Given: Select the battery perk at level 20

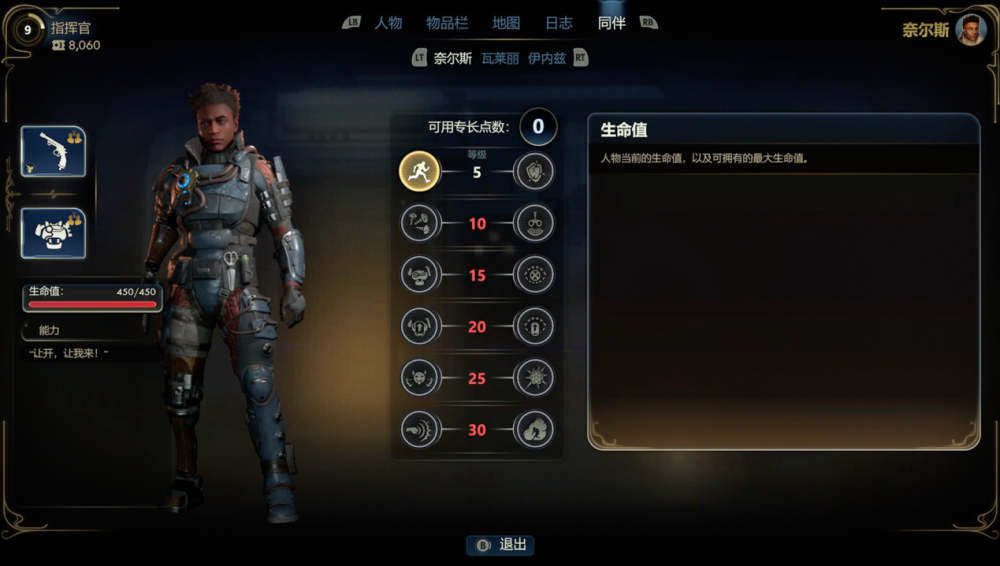Looking at the screenshot, I should [534, 326].
